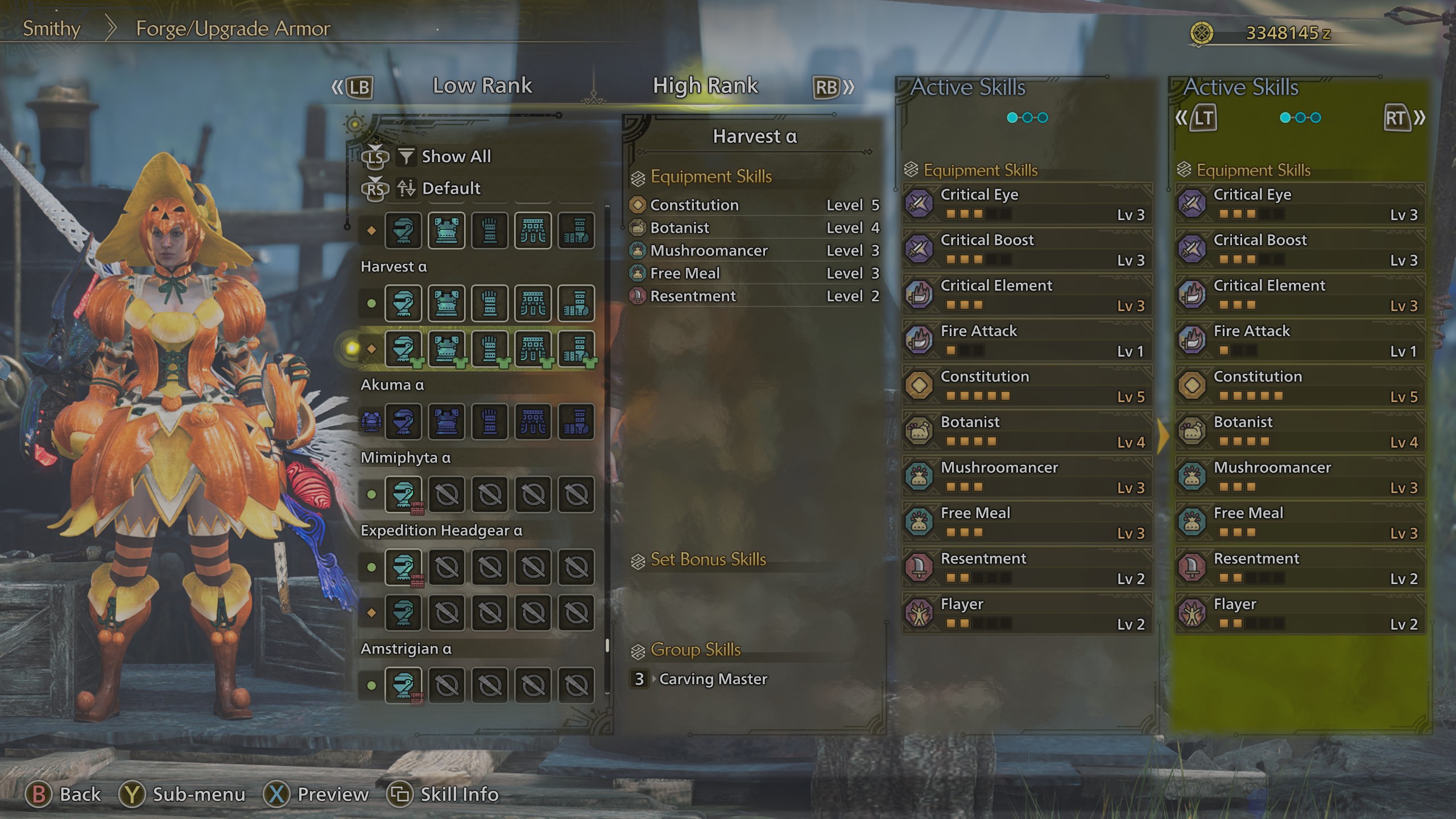1456x819 pixels.
Task: Click the Akuma α leg armor icon
Action: pyautogui.click(x=576, y=422)
